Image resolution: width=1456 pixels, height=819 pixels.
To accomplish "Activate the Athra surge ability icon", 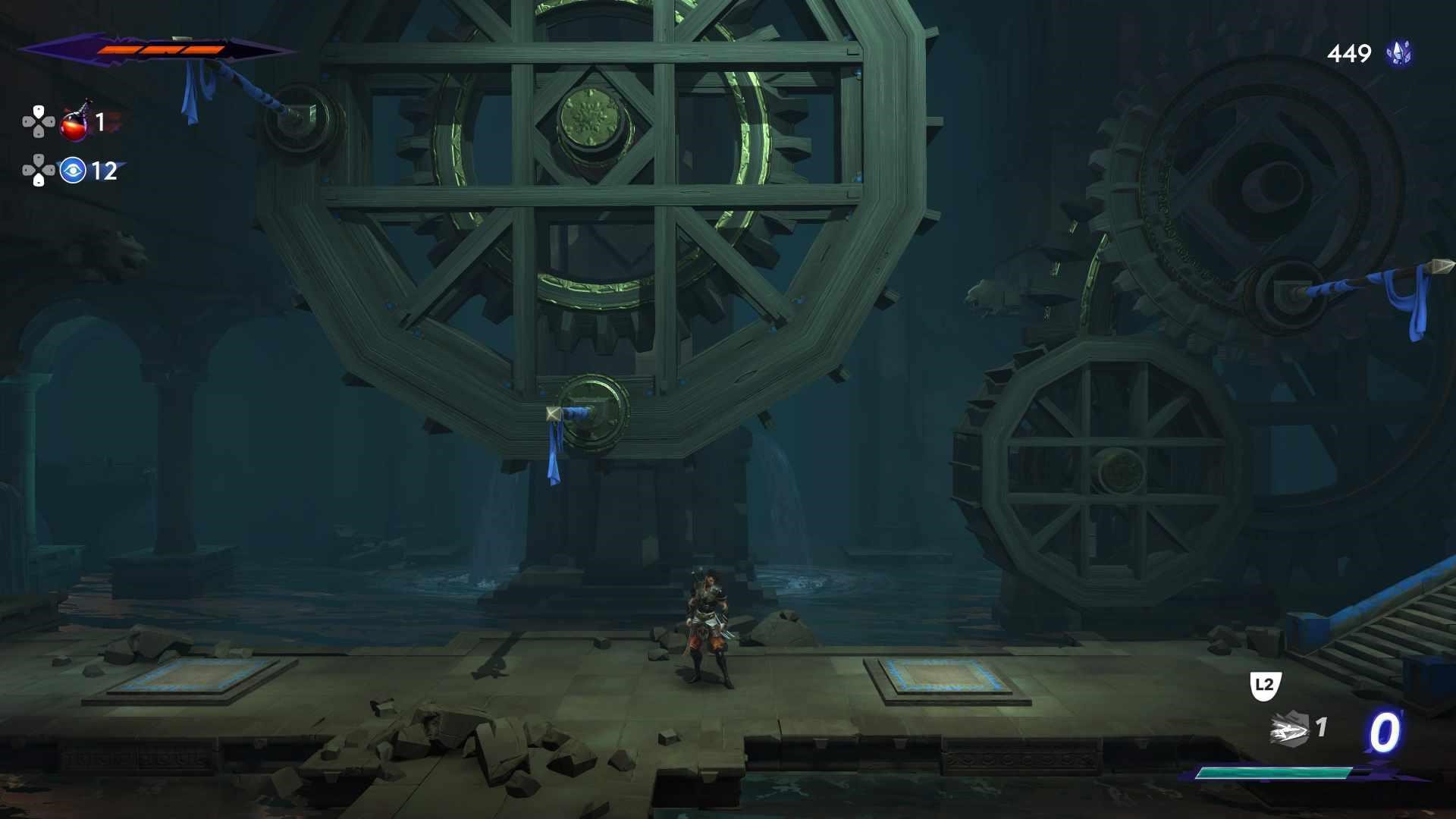I will (x=1289, y=730).
